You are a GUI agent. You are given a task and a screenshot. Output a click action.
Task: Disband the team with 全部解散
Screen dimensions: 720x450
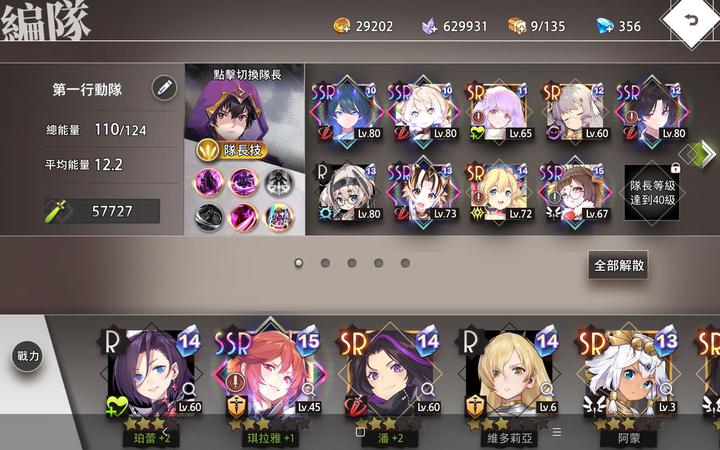619,265
